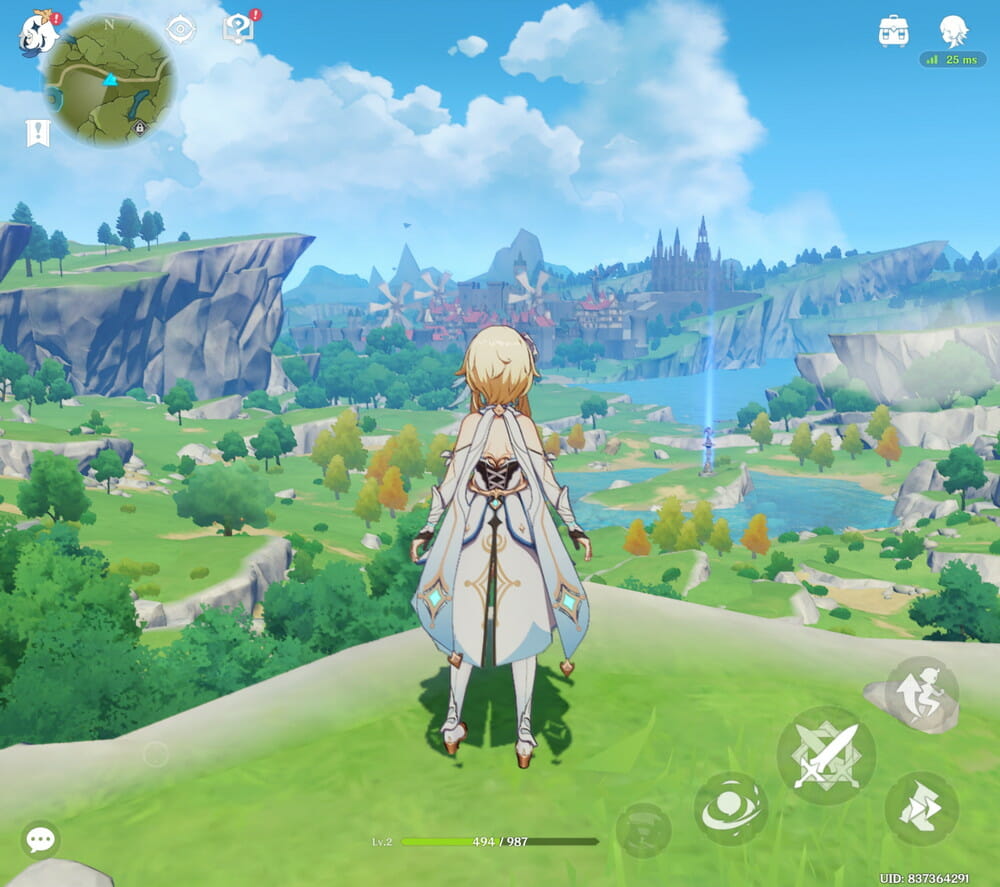This screenshot has width=1000, height=887.
Task: Open the chat speech bubble
Action: click(x=41, y=839)
